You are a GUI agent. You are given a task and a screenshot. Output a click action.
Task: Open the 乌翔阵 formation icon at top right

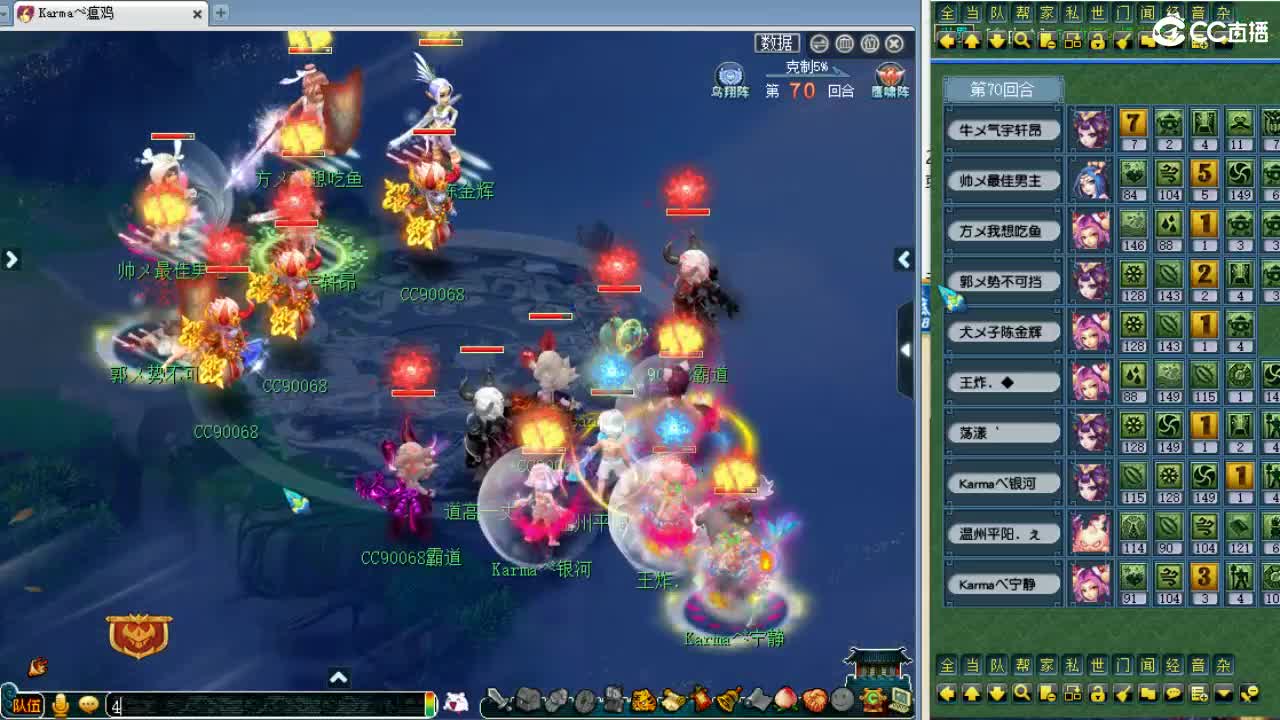pos(729,75)
